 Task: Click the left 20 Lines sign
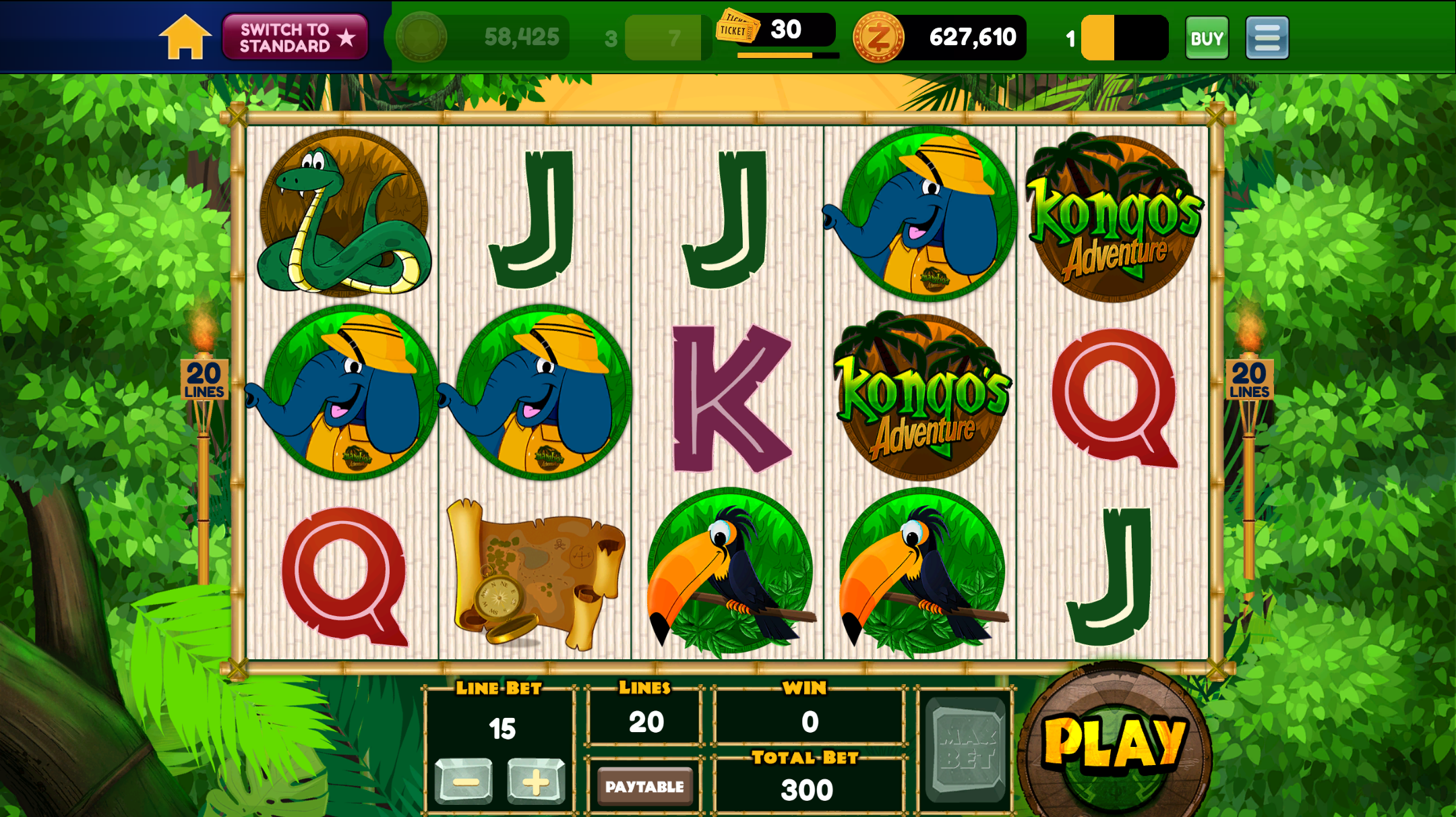(204, 380)
